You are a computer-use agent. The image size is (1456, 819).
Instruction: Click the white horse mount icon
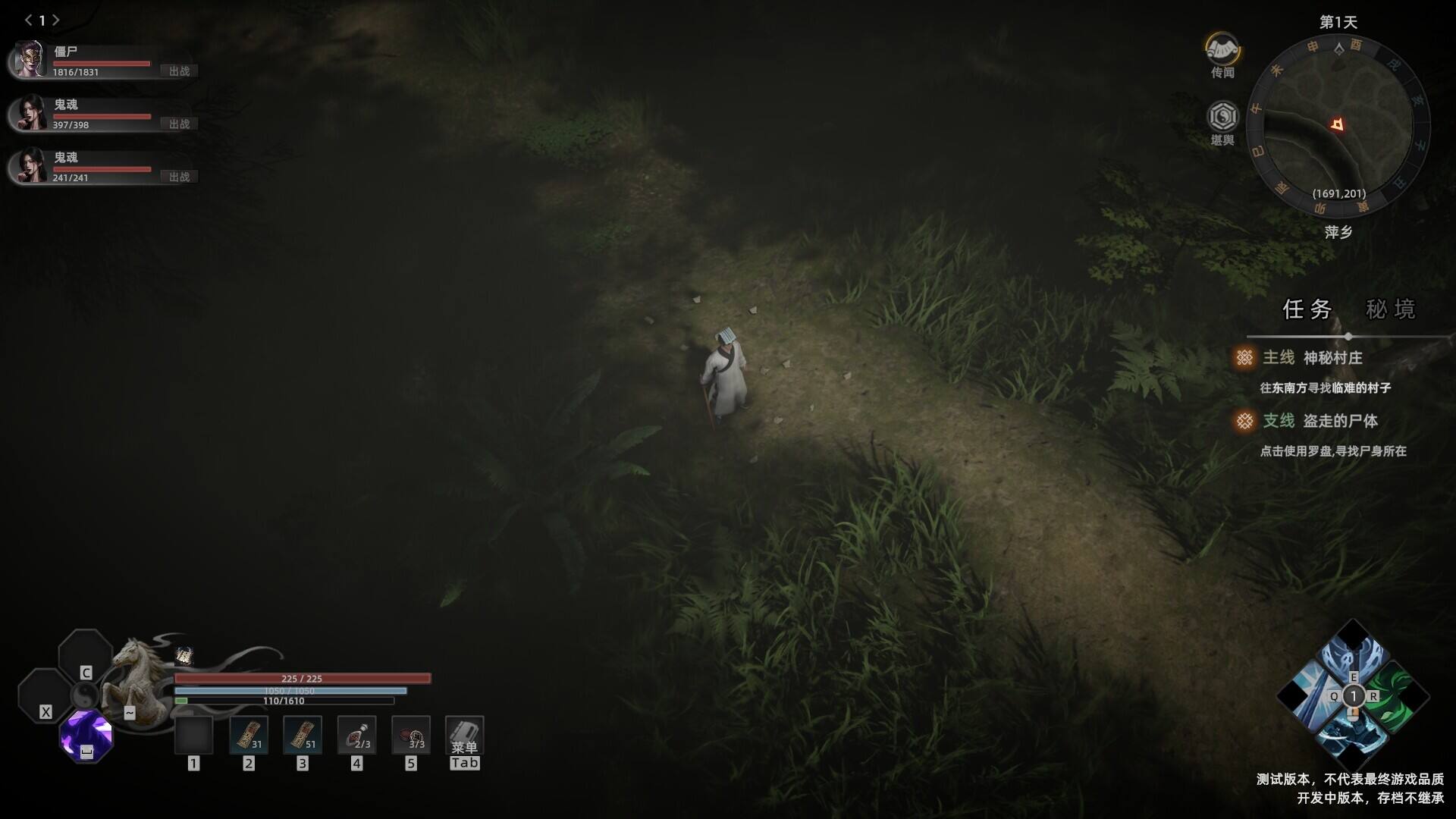point(140,679)
